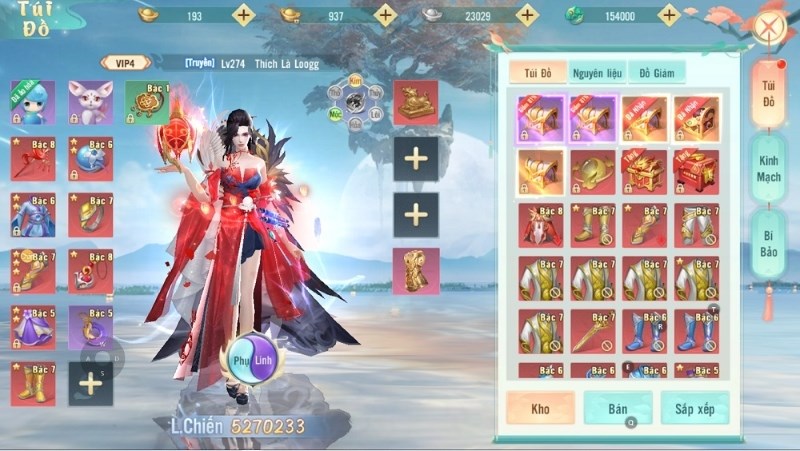View the VIP4 badge details
The image size is (800, 451).
click(x=125, y=62)
